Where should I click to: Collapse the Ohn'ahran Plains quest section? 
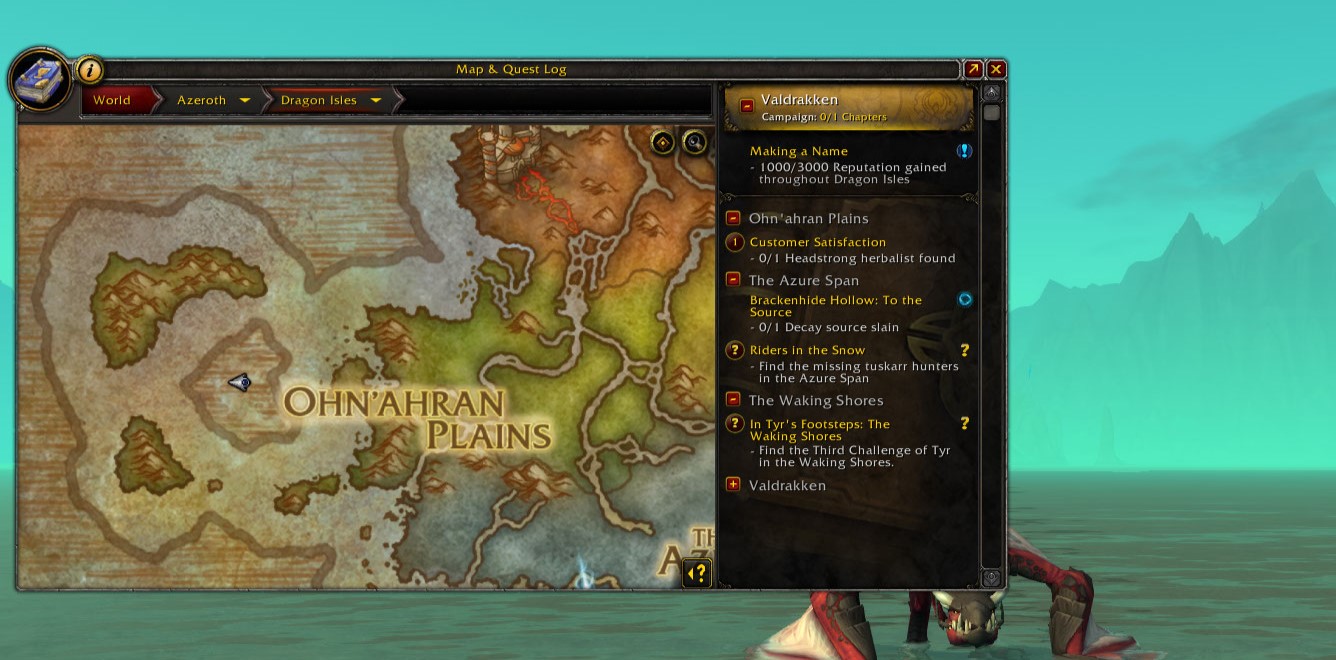tap(733, 218)
